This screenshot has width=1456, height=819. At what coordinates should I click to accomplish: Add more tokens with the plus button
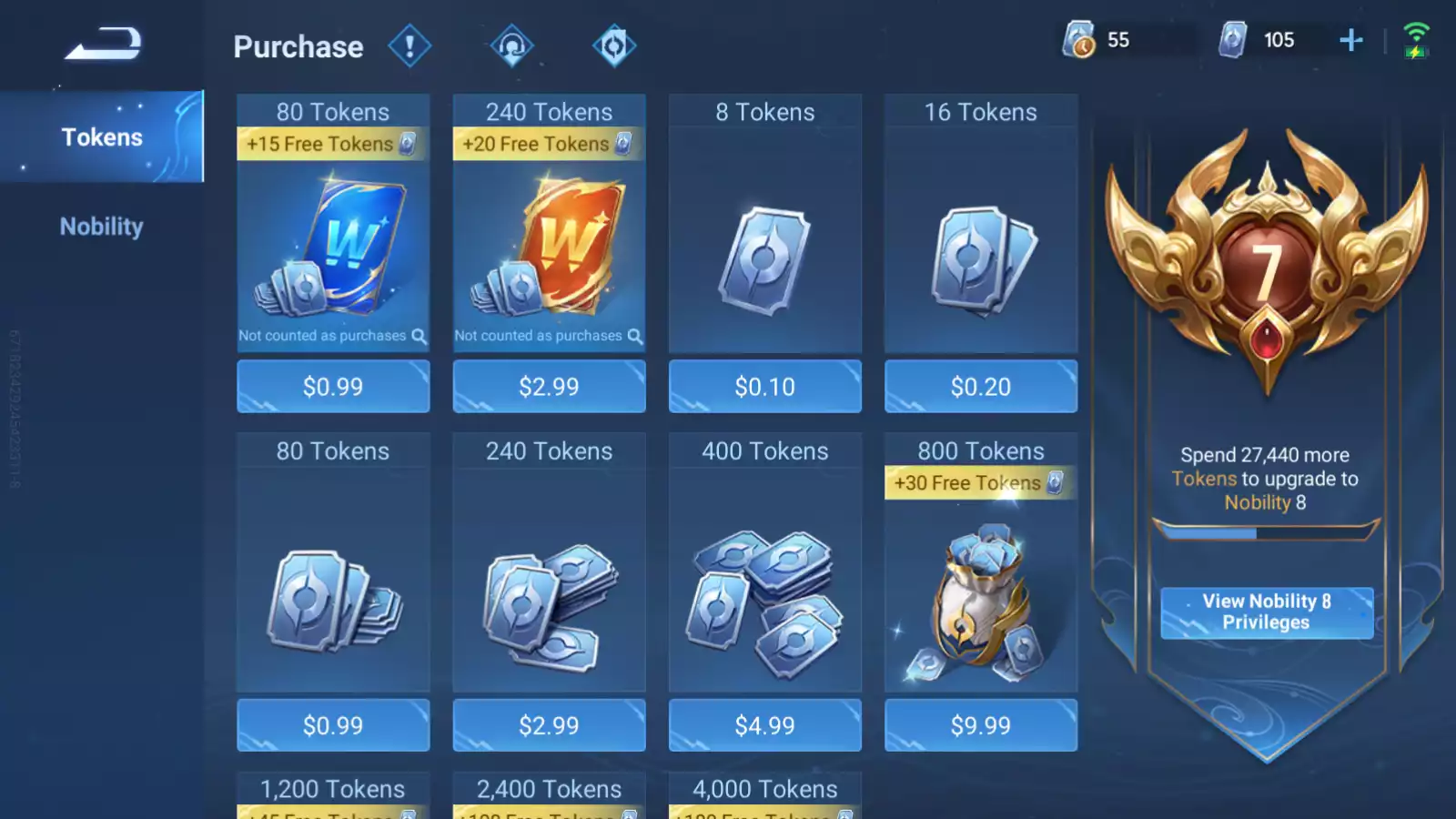point(1350,40)
